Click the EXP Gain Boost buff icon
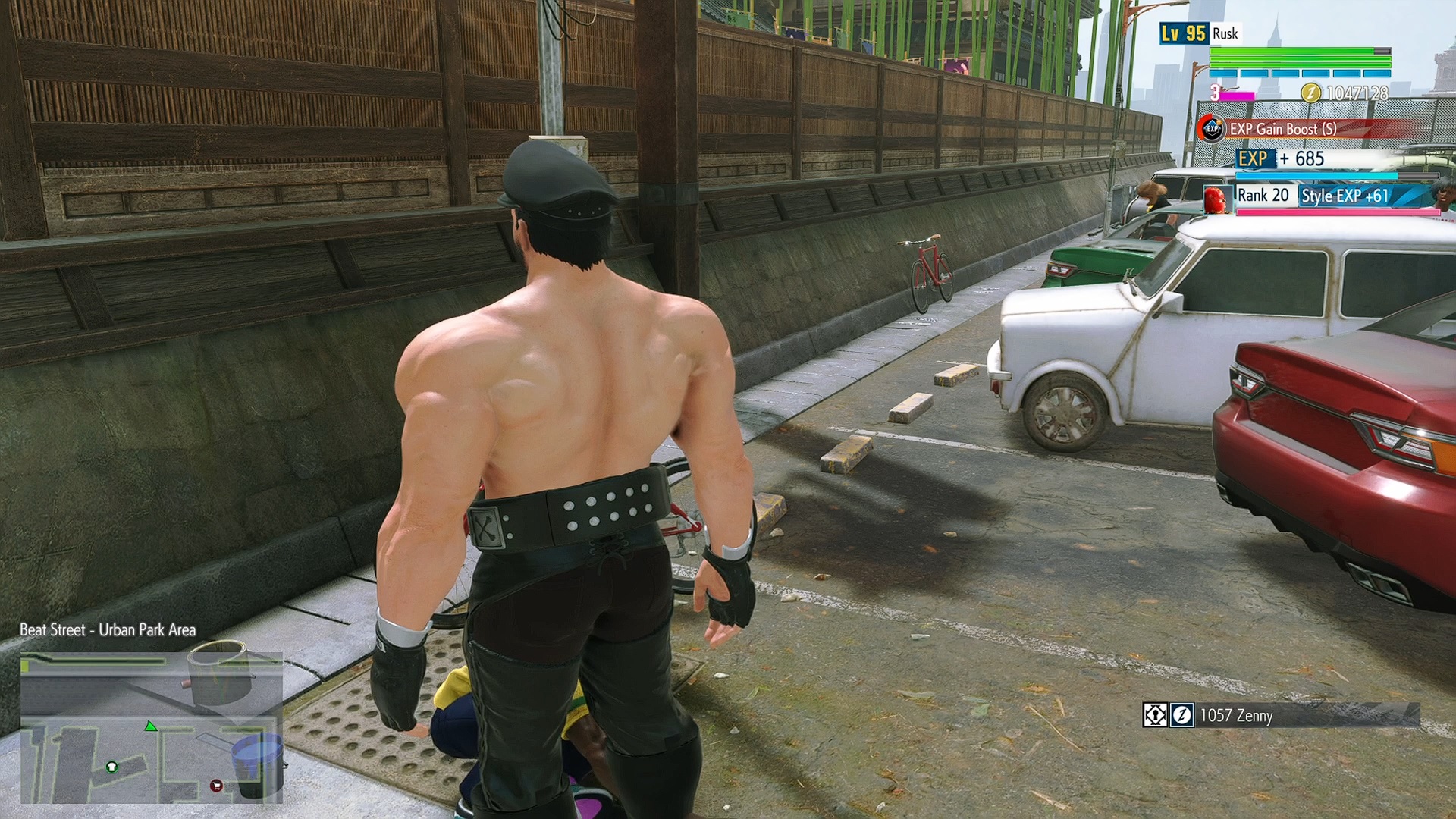Image resolution: width=1456 pixels, height=819 pixels. tap(1211, 129)
